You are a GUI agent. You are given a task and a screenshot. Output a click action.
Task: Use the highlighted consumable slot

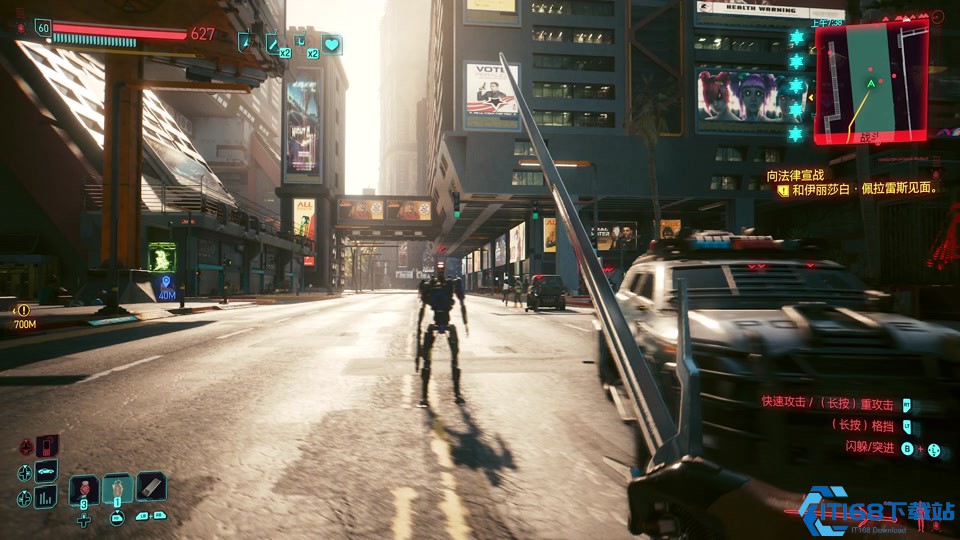(117, 488)
